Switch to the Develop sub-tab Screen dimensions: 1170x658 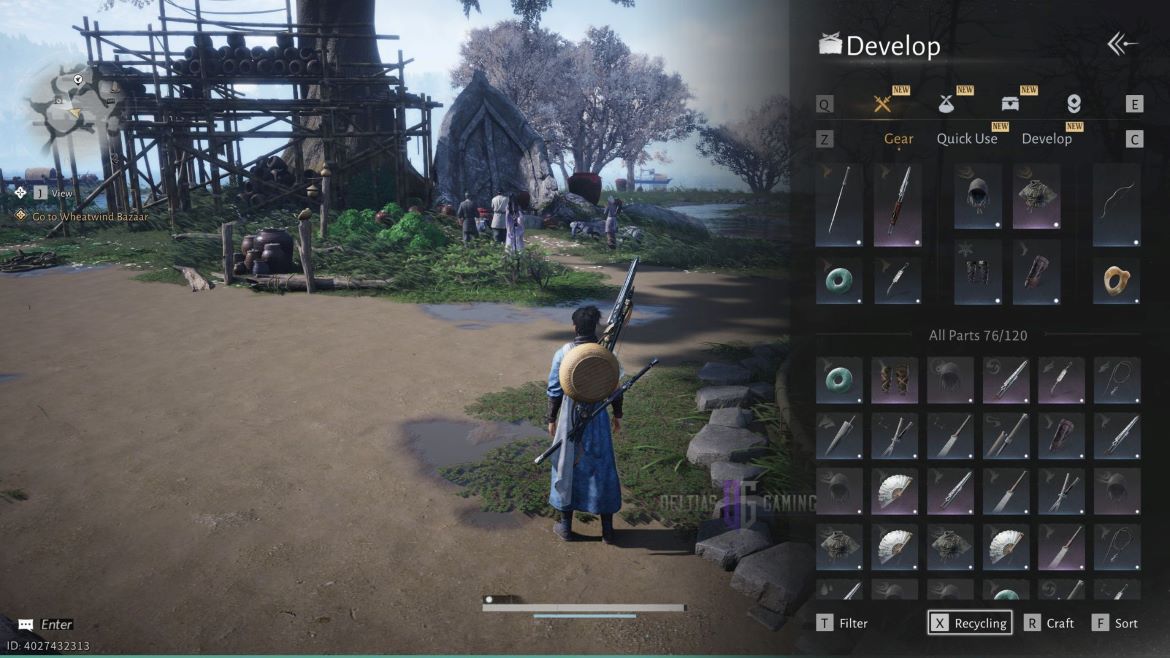click(1046, 139)
